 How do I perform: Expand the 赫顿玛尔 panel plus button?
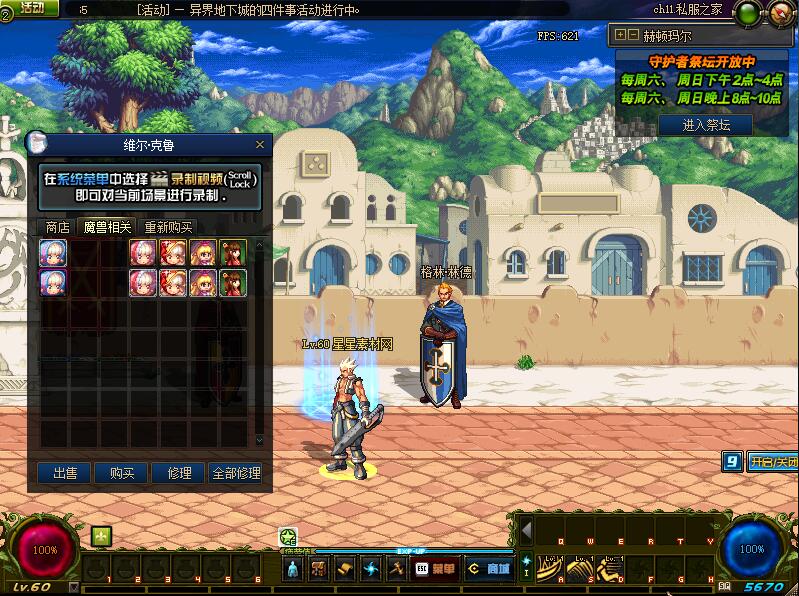[621, 34]
